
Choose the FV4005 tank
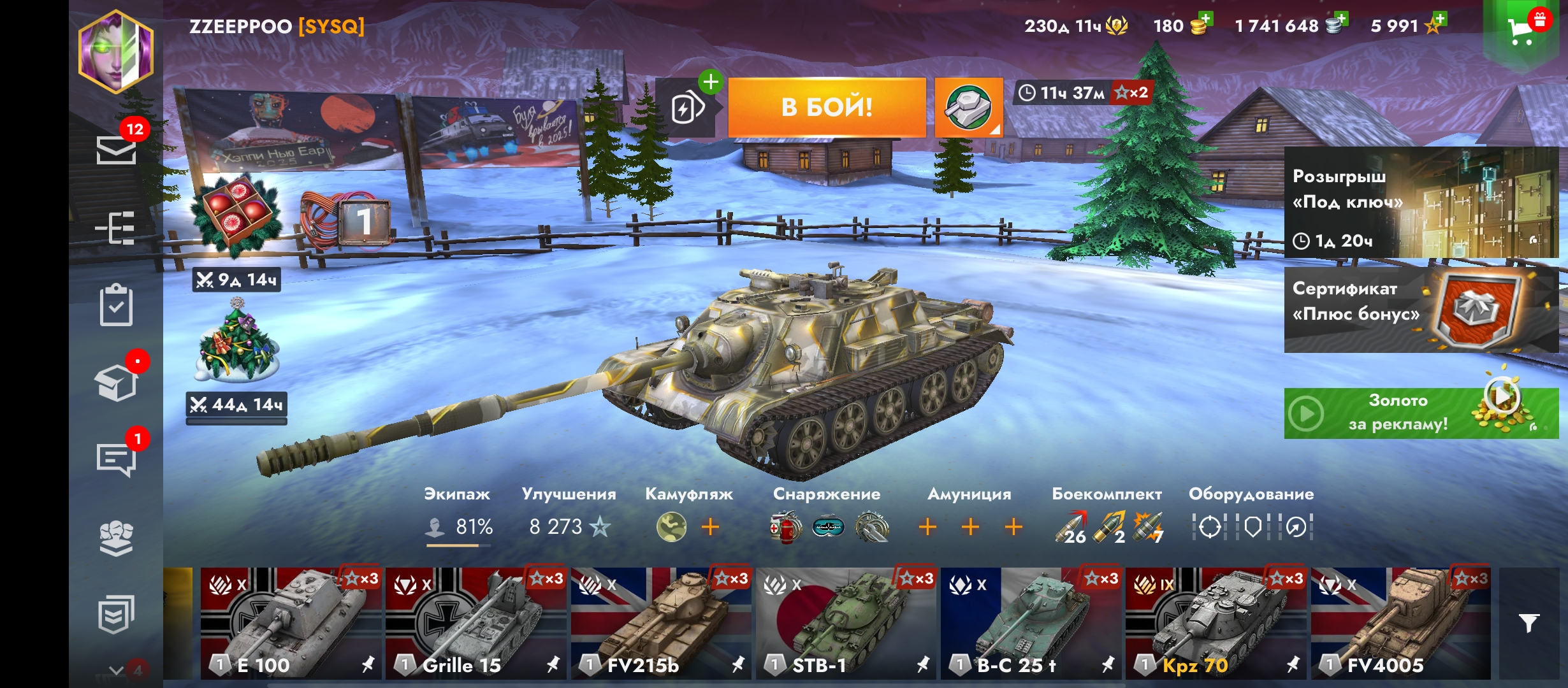coord(1400,623)
